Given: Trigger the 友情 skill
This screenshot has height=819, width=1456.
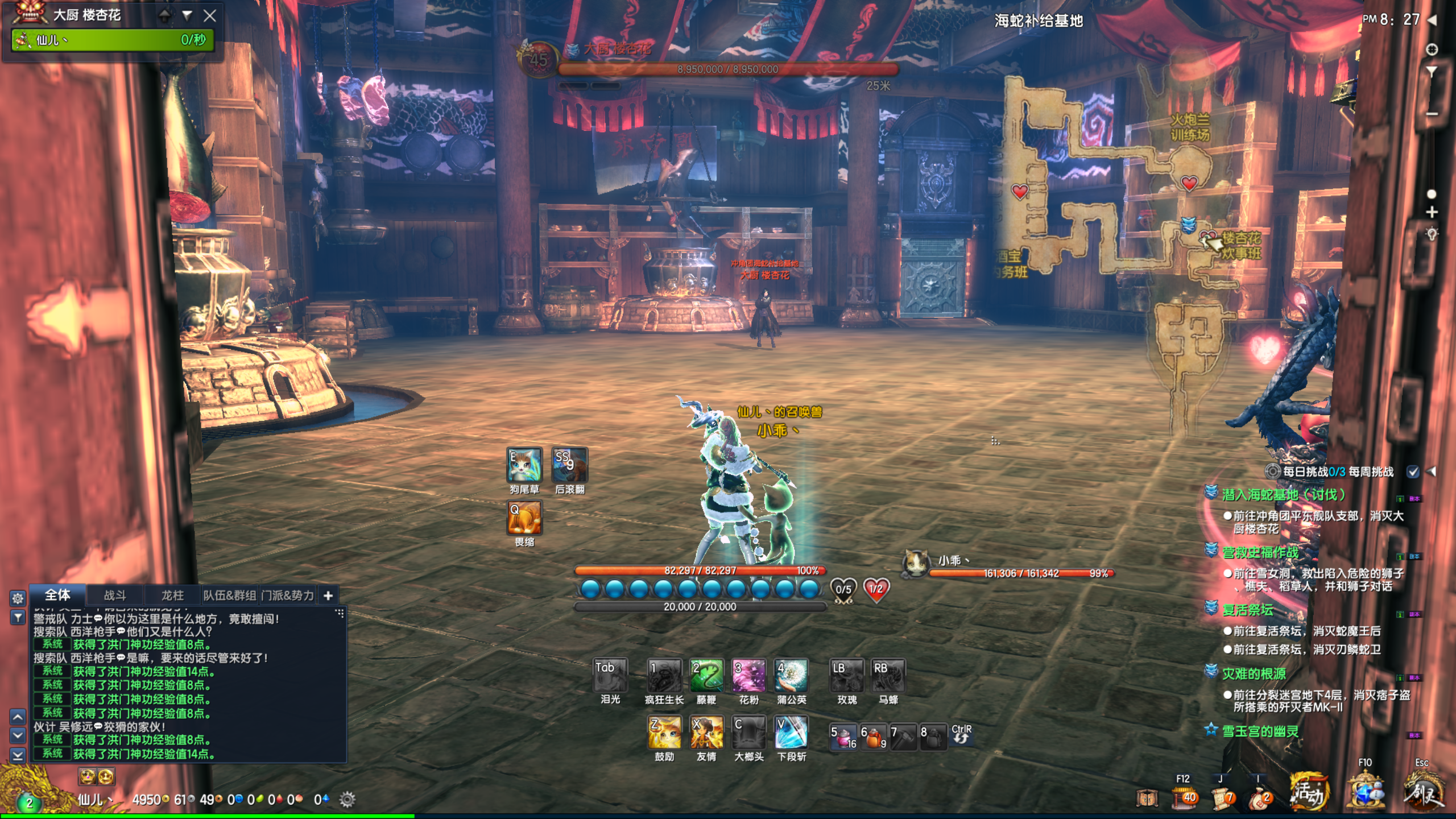Looking at the screenshot, I should 706,733.
